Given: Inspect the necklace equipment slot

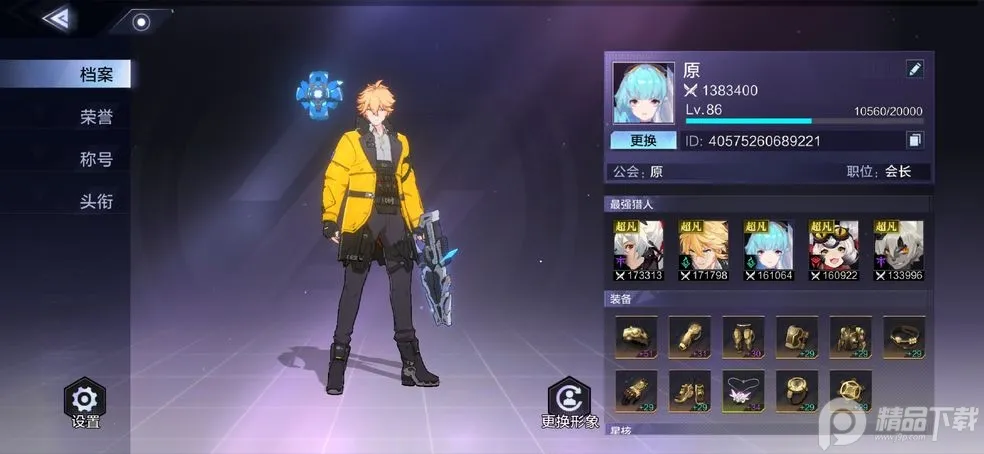Looking at the screenshot, I should [x=743, y=391].
